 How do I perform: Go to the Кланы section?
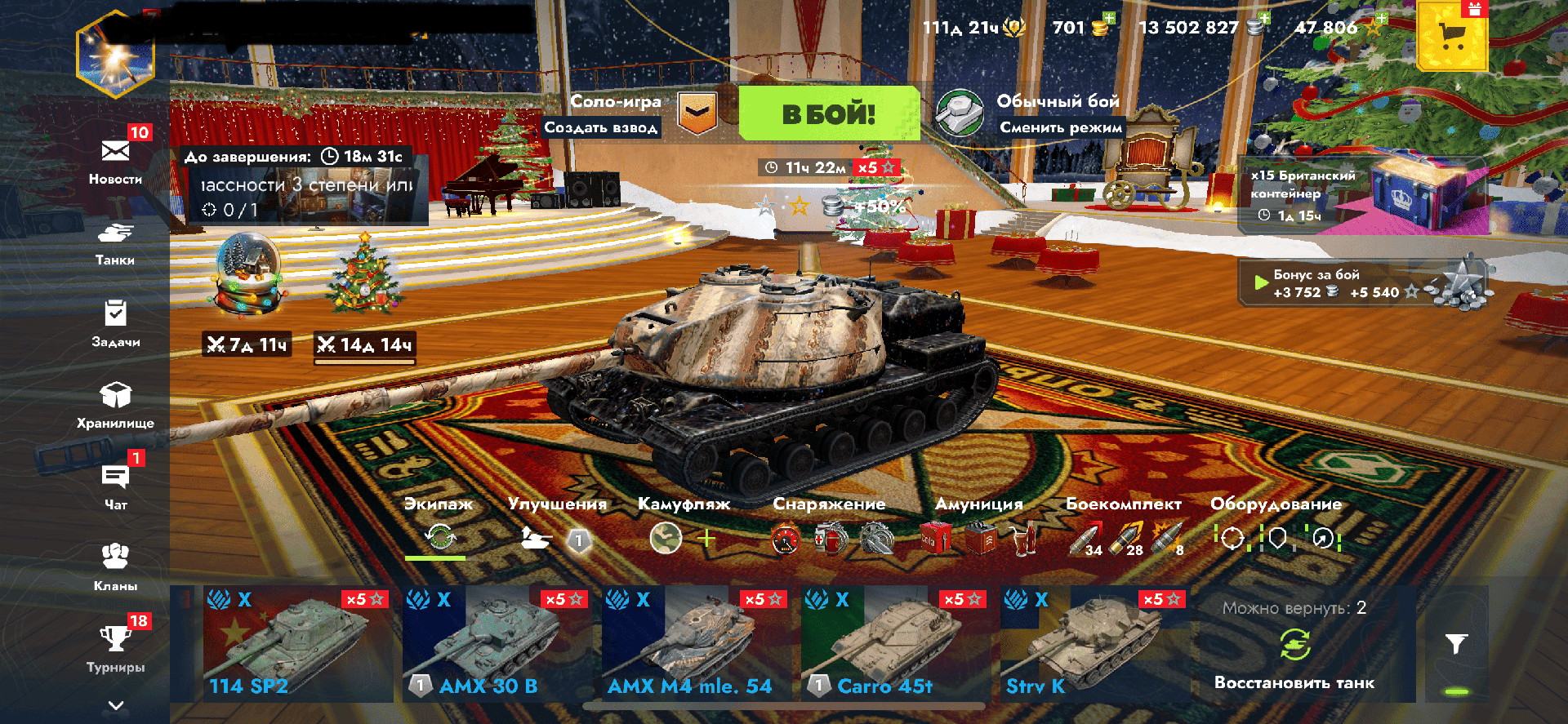[x=115, y=566]
